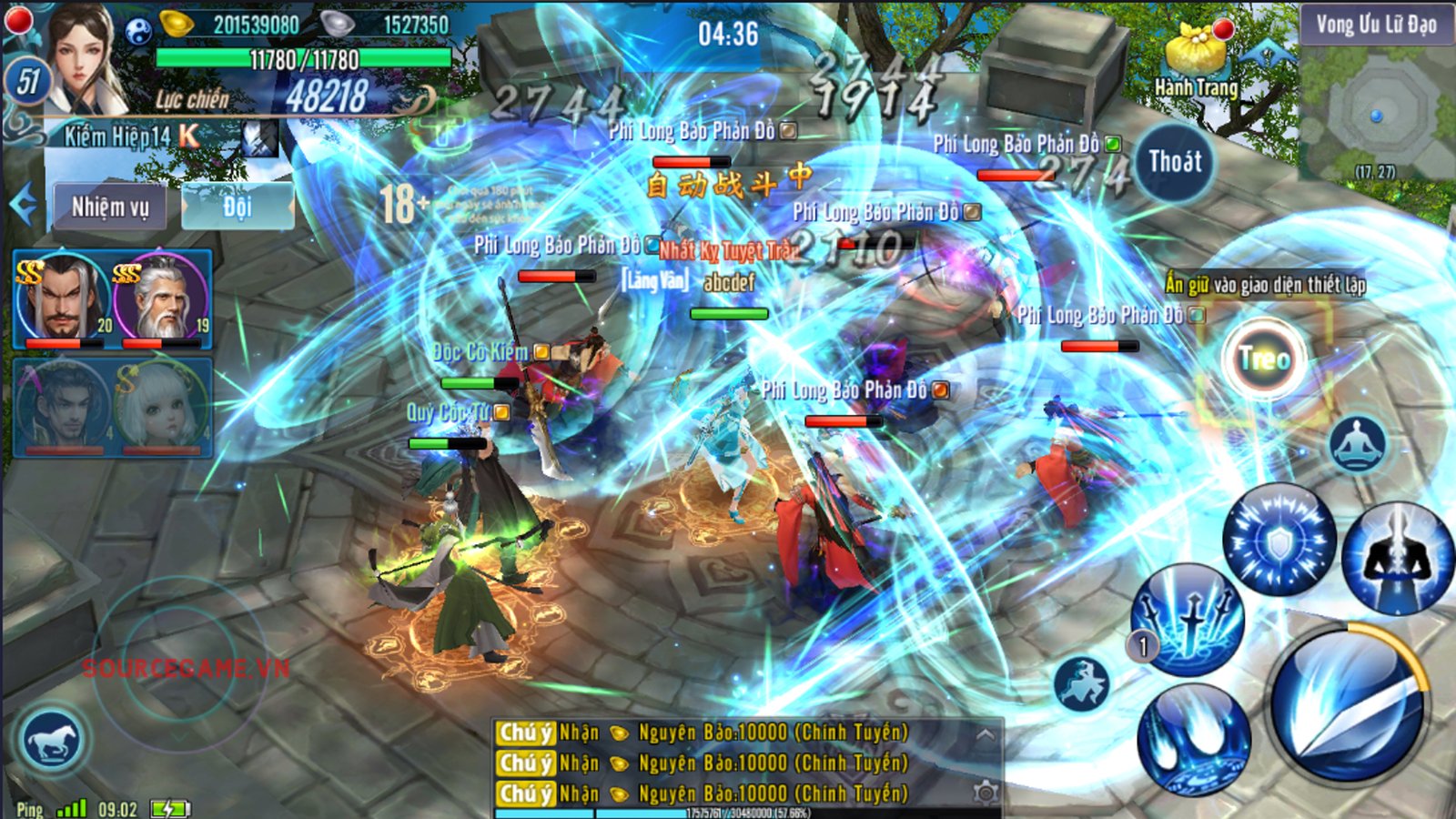
Task: Open chat settings with the gear icon
Action: (x=985, y=793)
